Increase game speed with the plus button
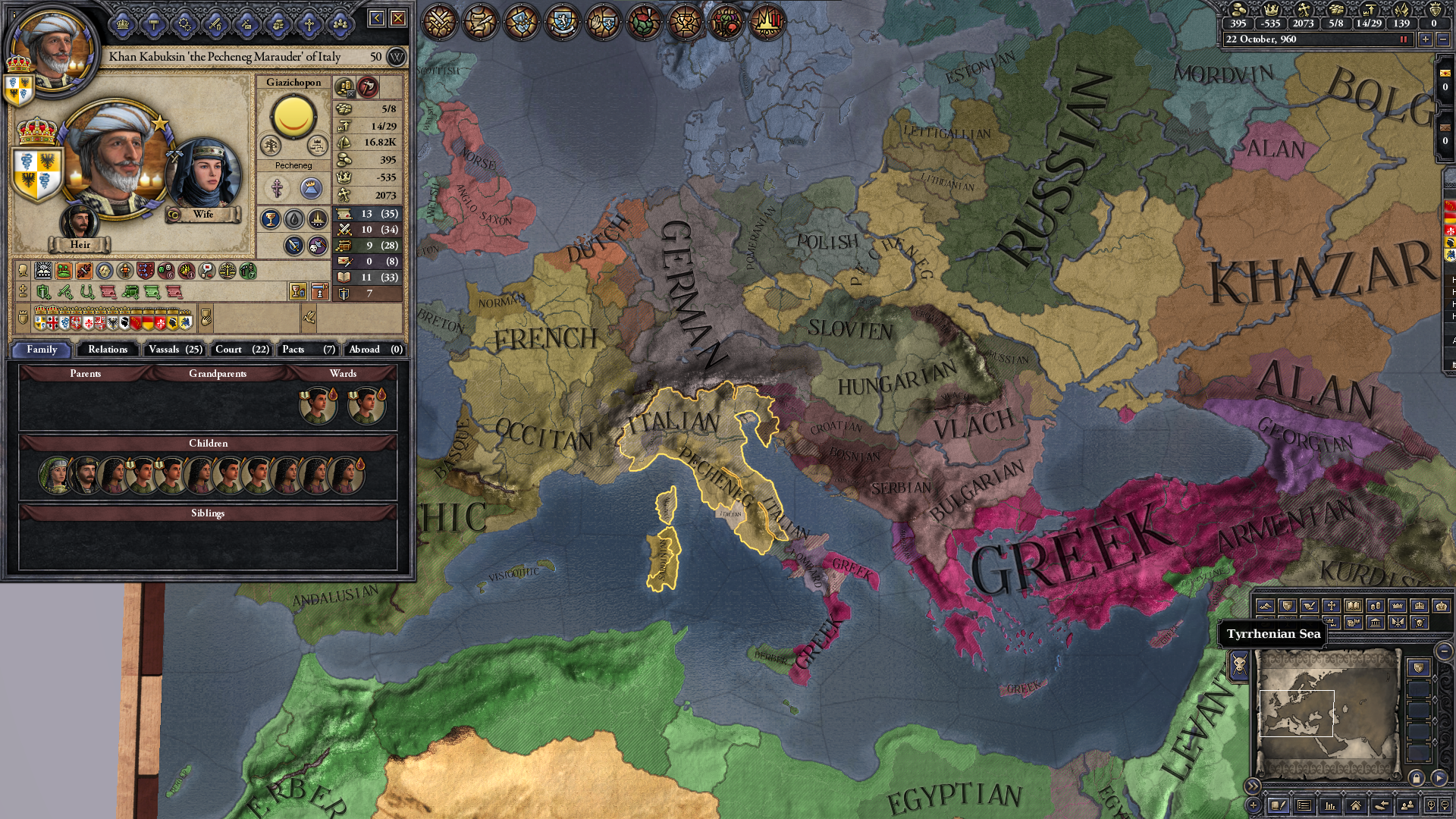Screen dimensions: 1456x819 [x=1426, y=39]
